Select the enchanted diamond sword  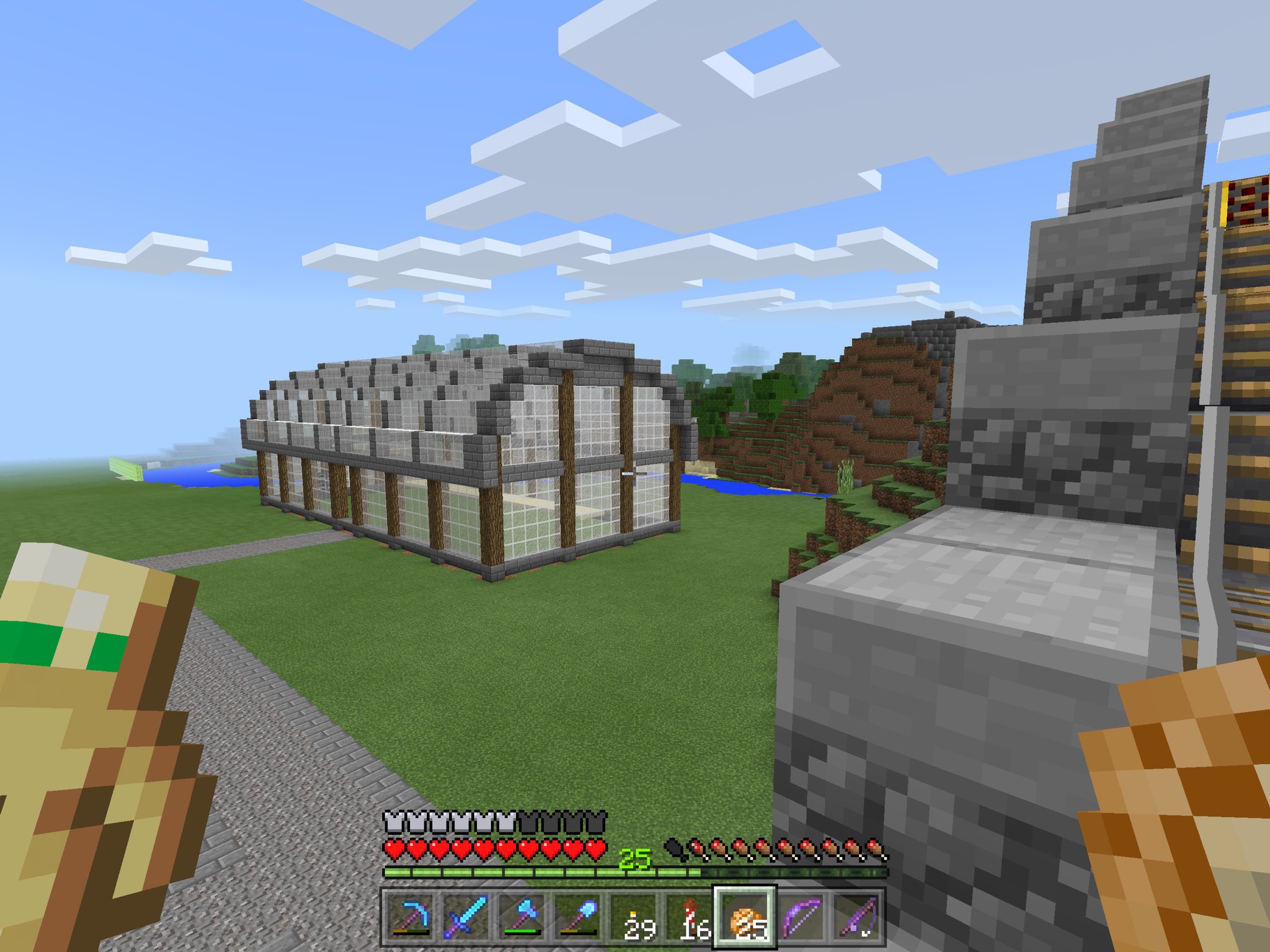point(465,918)
